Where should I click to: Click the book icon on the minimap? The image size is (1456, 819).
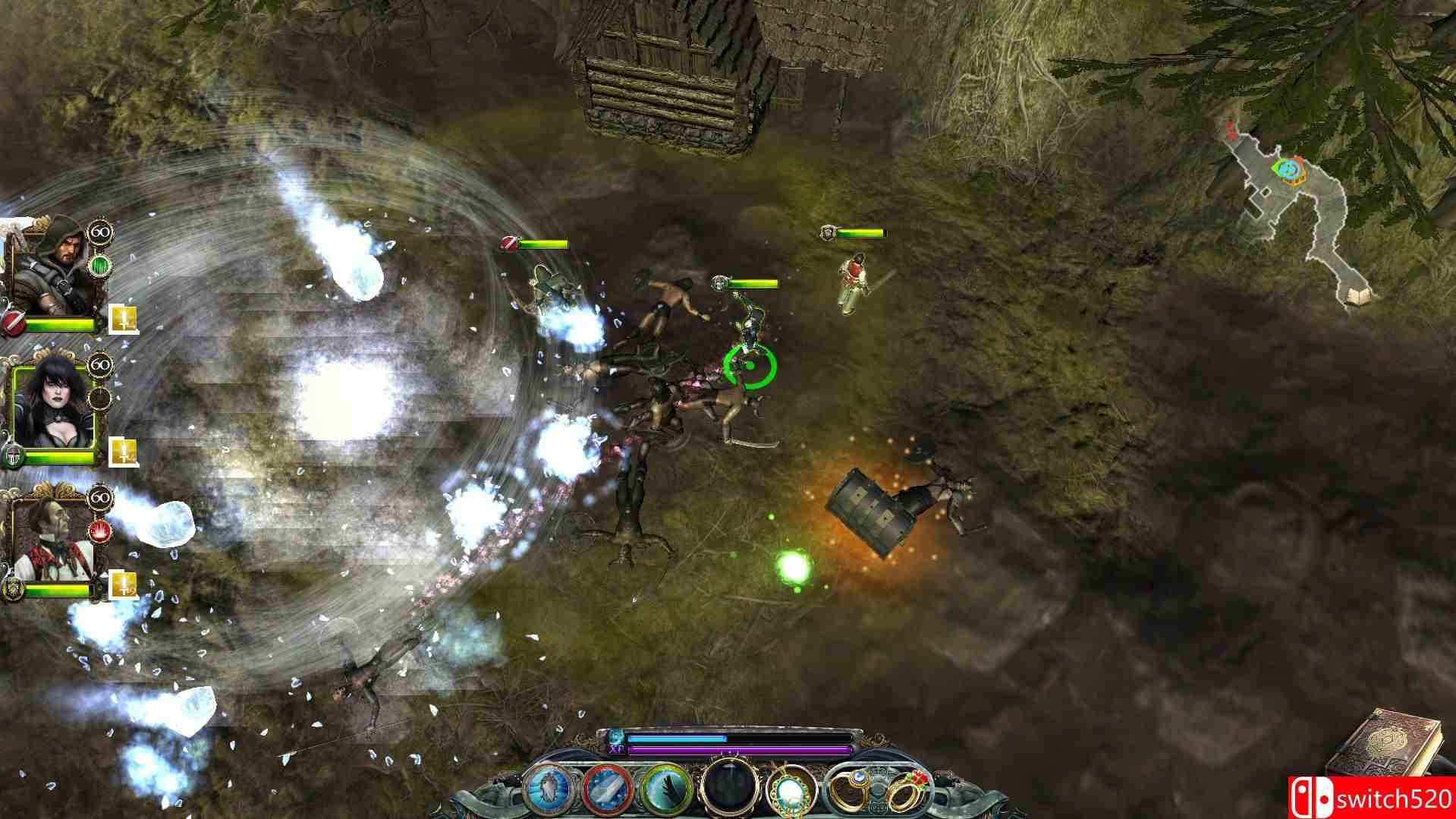tap(1357, 296)
